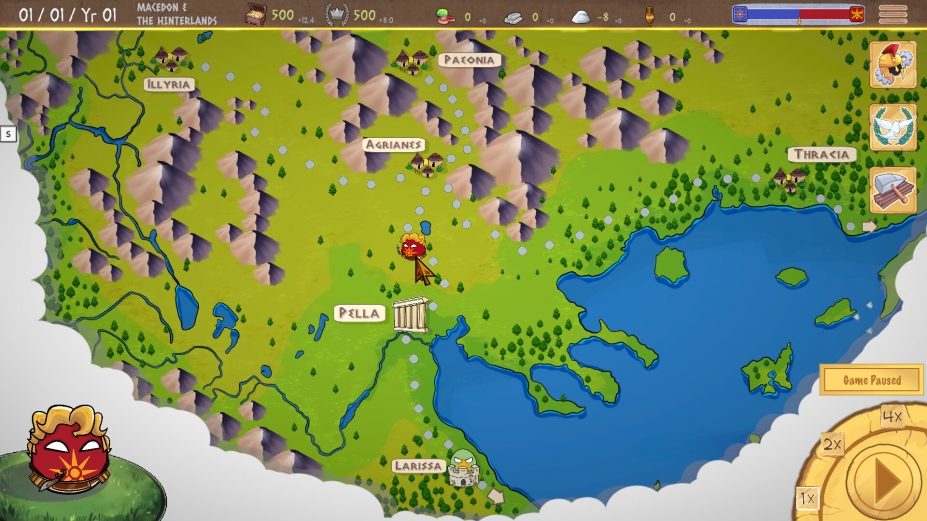This screenshot has height=521, width=927.
Task: Select the Thracia village marker
Action: point(789,179)
